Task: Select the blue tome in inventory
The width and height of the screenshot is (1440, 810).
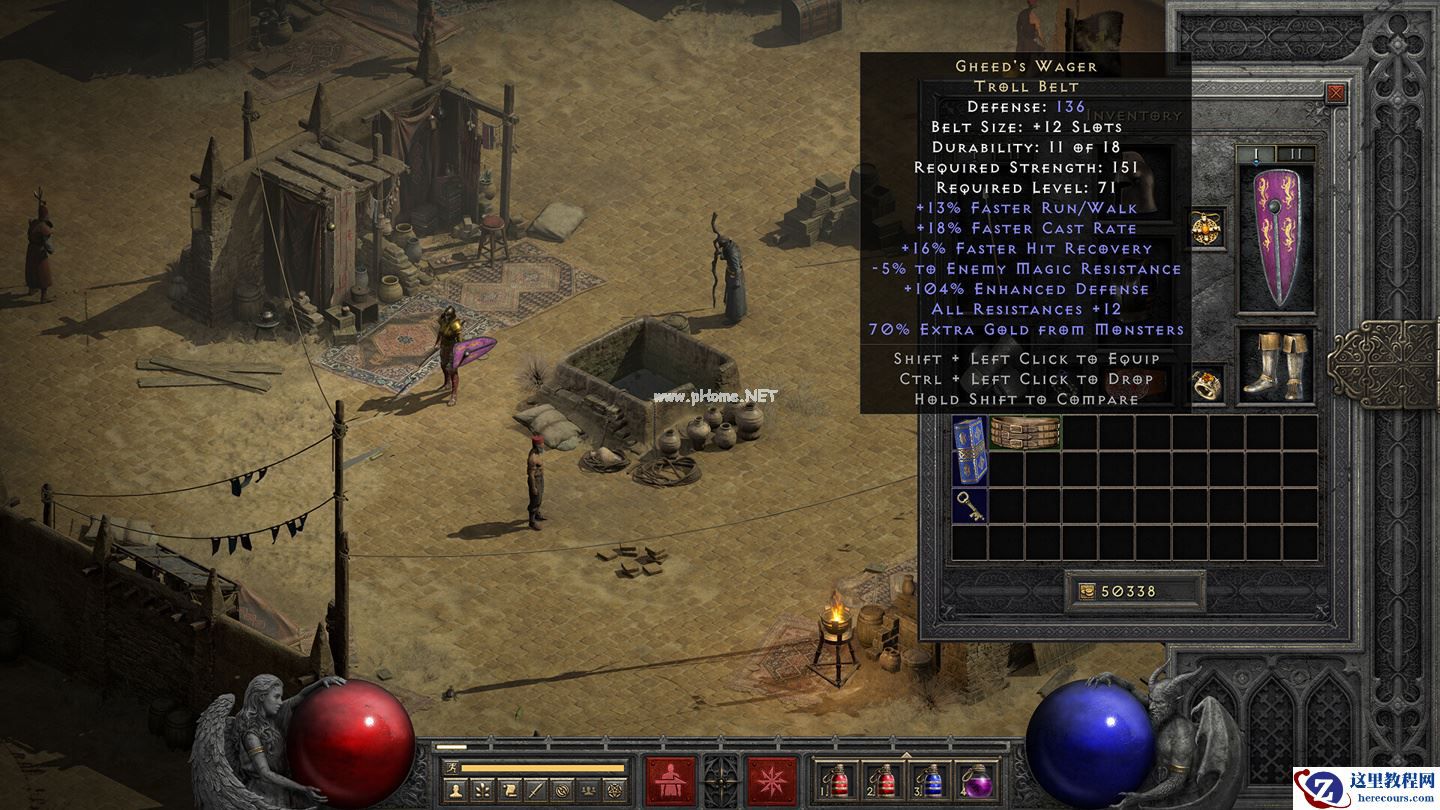Action: tap(969, 449)
